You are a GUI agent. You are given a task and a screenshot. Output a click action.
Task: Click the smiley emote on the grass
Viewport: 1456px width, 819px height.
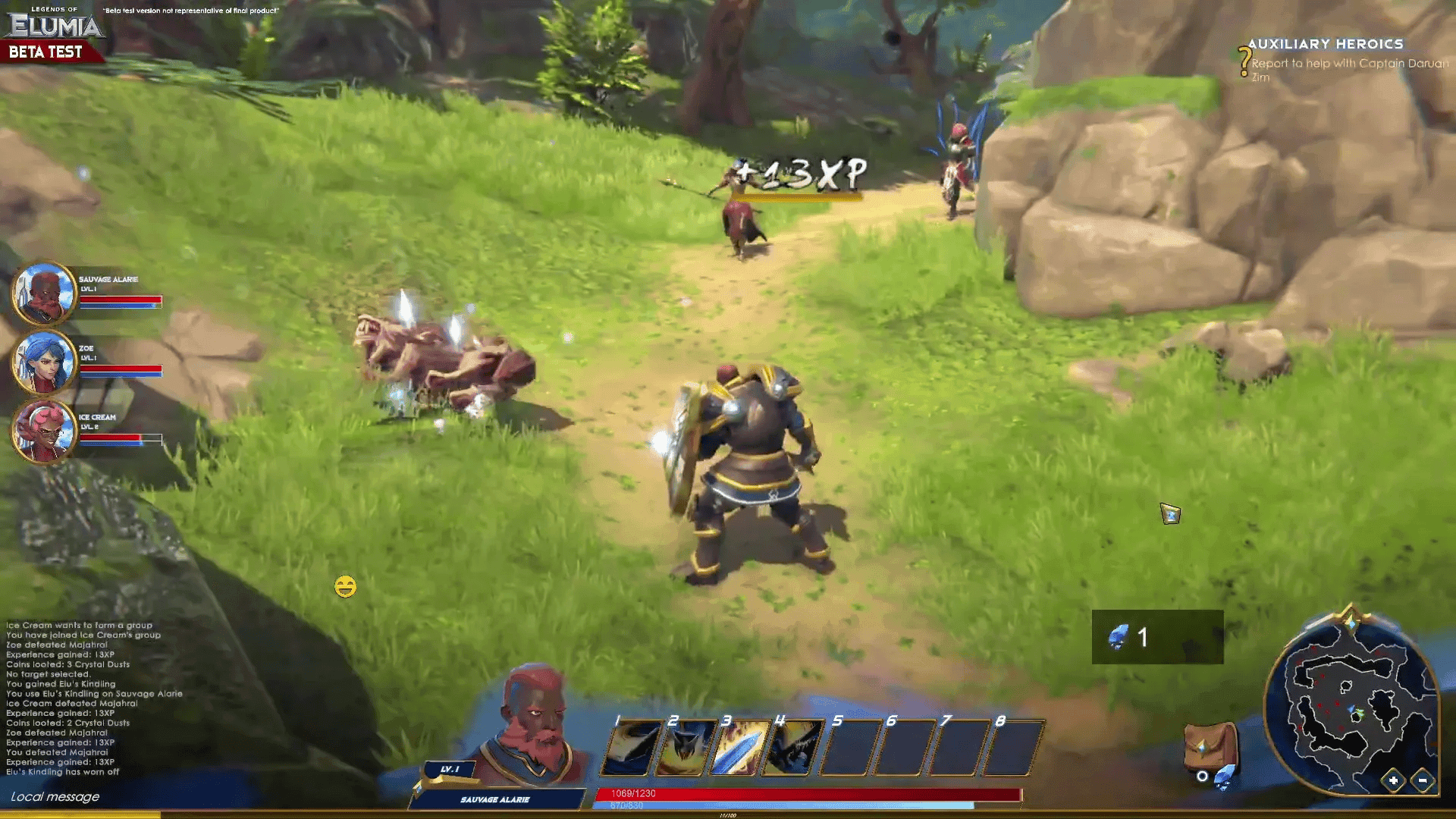(347, 585)
